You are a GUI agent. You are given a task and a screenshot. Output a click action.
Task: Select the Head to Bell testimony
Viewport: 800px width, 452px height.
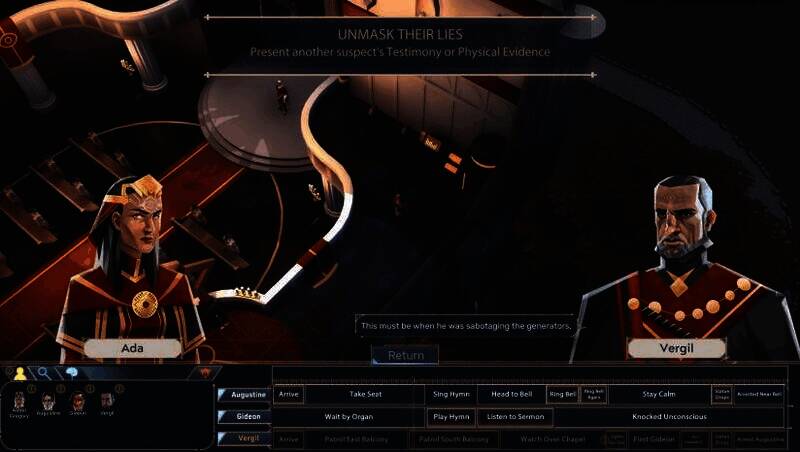pos(511,395)
